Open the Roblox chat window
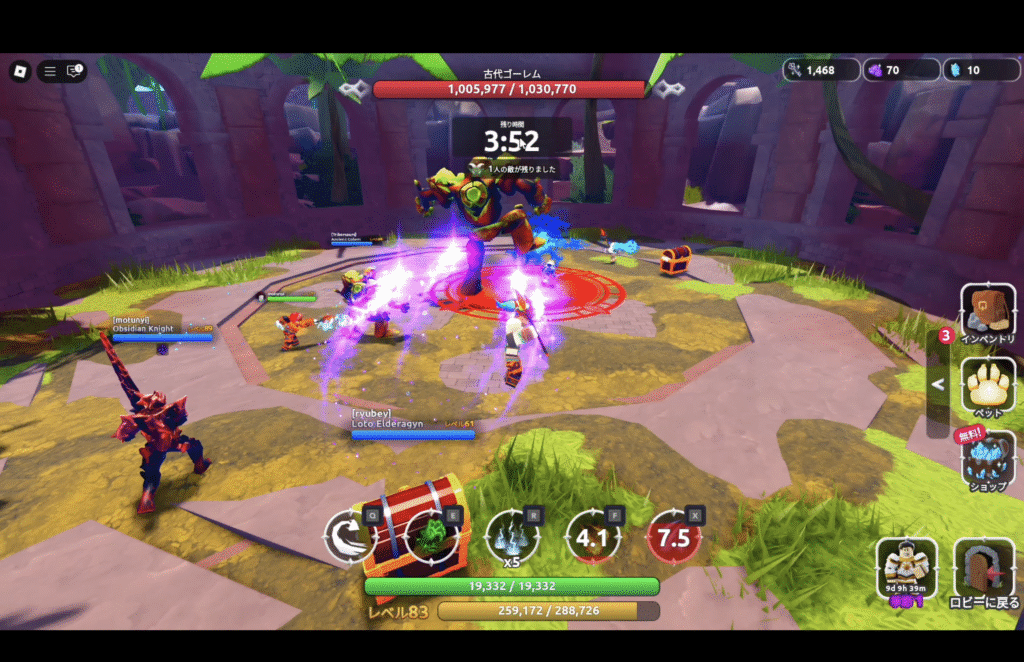The width and height of the screenshot is (1024, 662). click(x=74, y=71)
